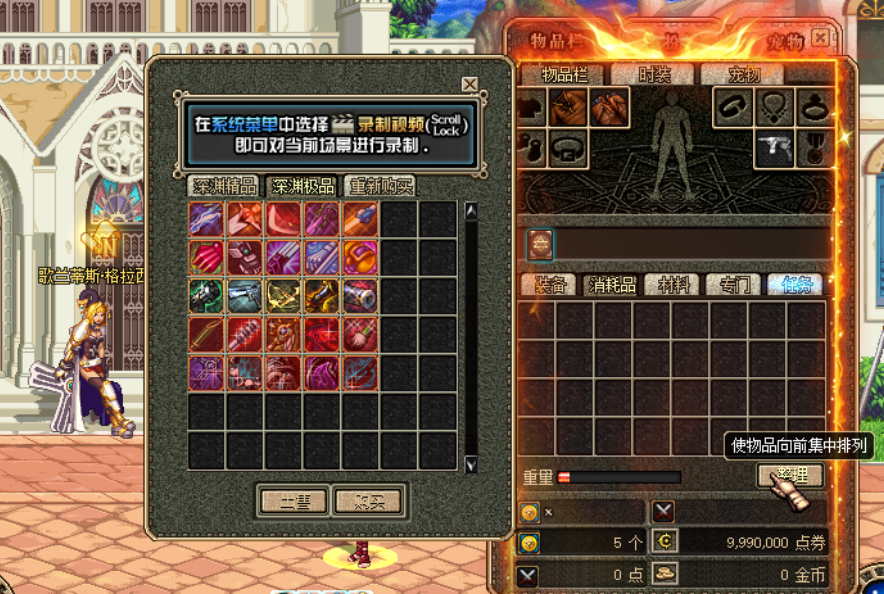The height and width of the screenshot is (594, 884).
Task: Open the 时装 costume tab
Action: coord(655,75)
